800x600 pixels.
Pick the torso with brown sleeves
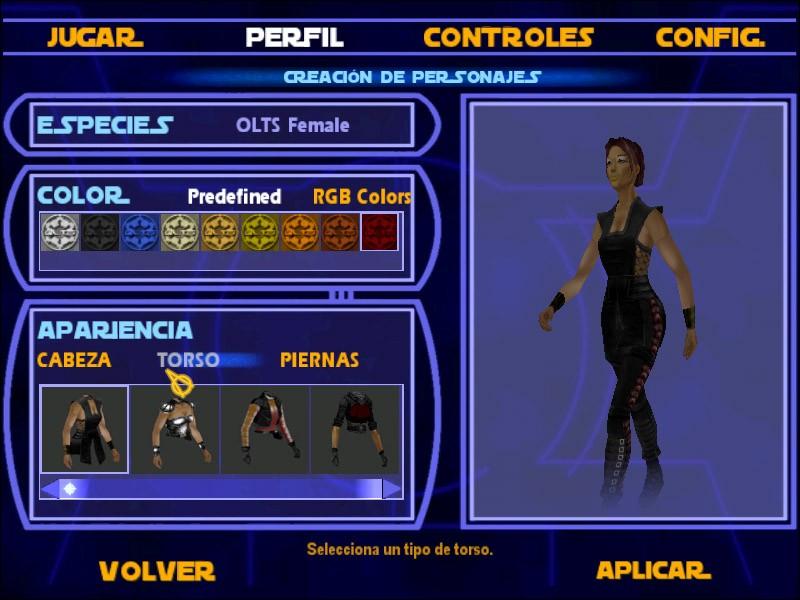tap(264, 430)
